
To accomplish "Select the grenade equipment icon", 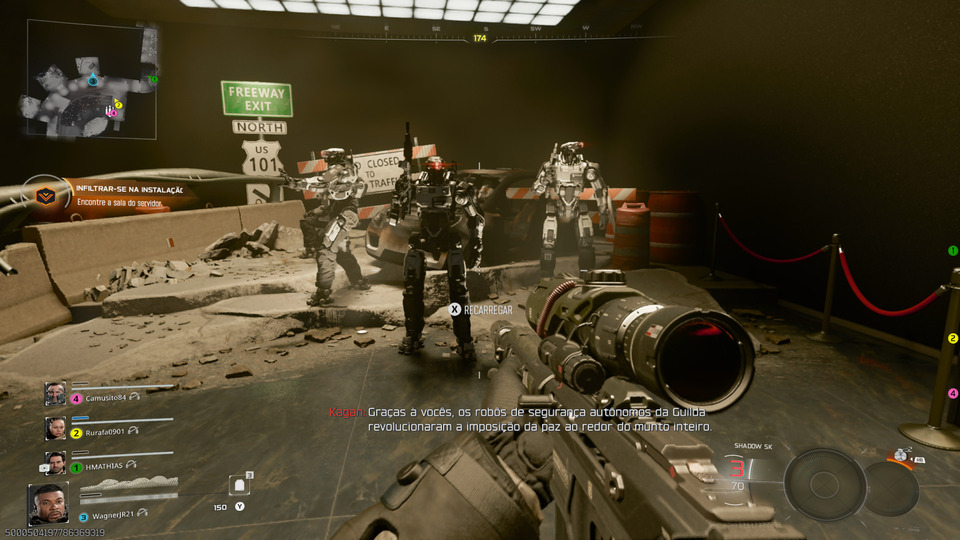I will point(903,455).
